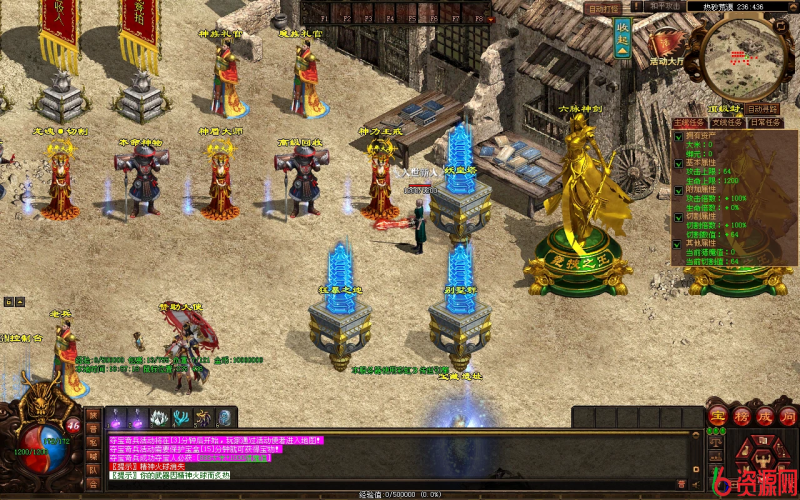
Task: Click the red 成 round button
Action: (763, 416)
